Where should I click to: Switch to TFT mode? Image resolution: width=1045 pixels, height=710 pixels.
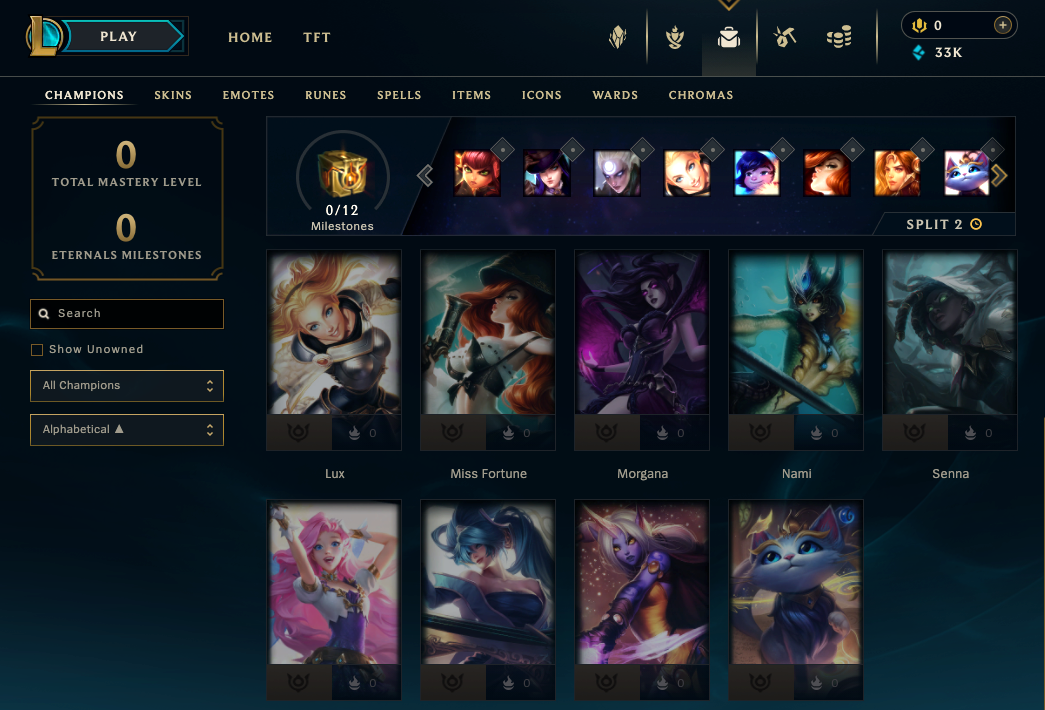[x=317, y=37]
